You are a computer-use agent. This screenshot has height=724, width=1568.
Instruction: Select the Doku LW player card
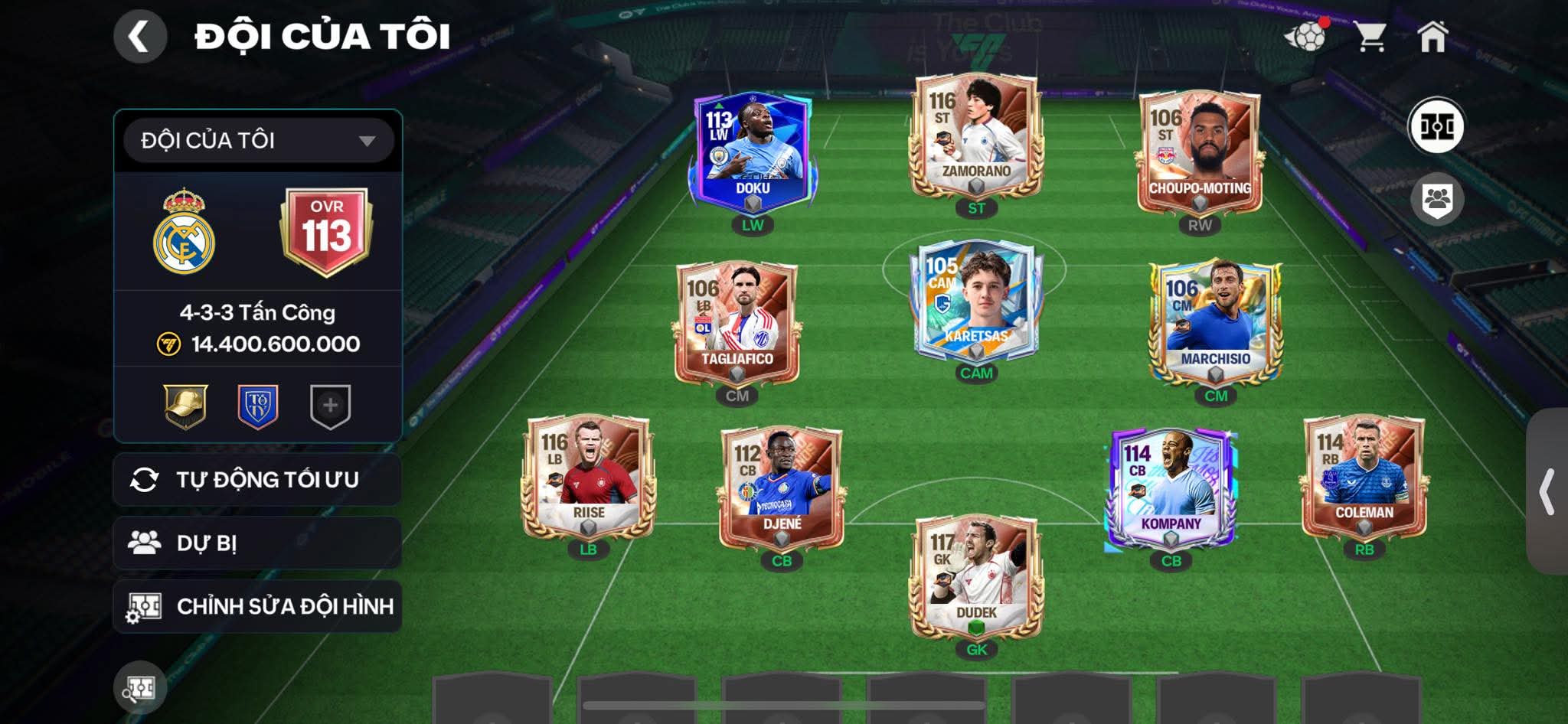[753, 153]
